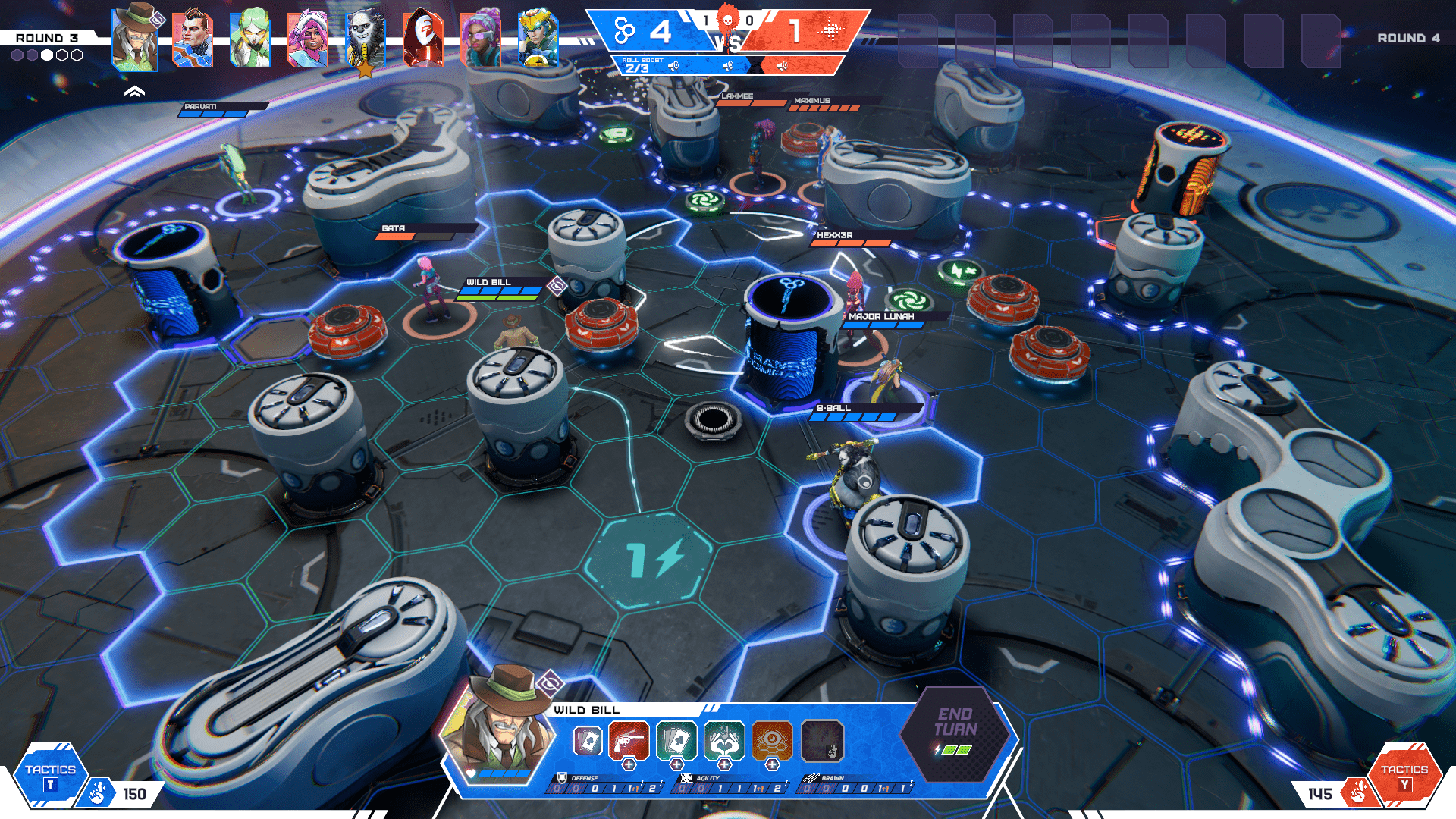This screenshot has width=1456, height=819.
Task: Select the purple single-card ability icon
Action: tap(587, 740)
